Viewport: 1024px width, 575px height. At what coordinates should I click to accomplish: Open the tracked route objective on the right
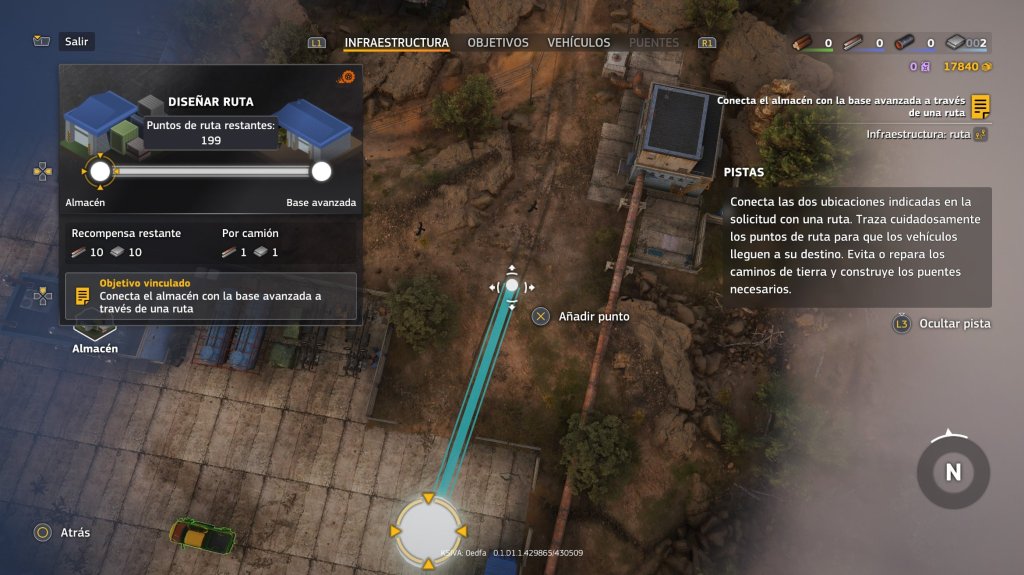coord(853,106)
